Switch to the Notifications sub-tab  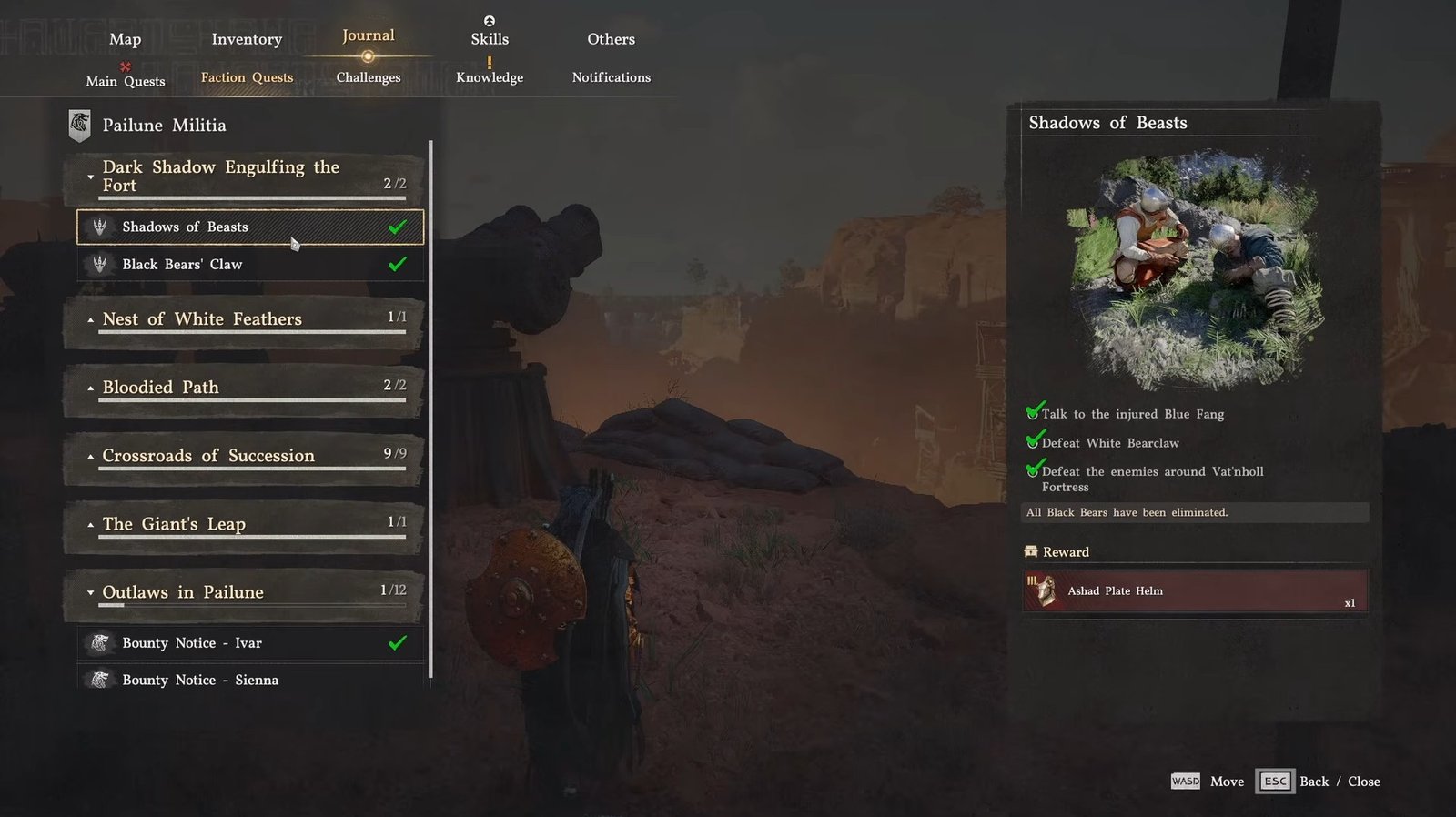tap(611, 77)
